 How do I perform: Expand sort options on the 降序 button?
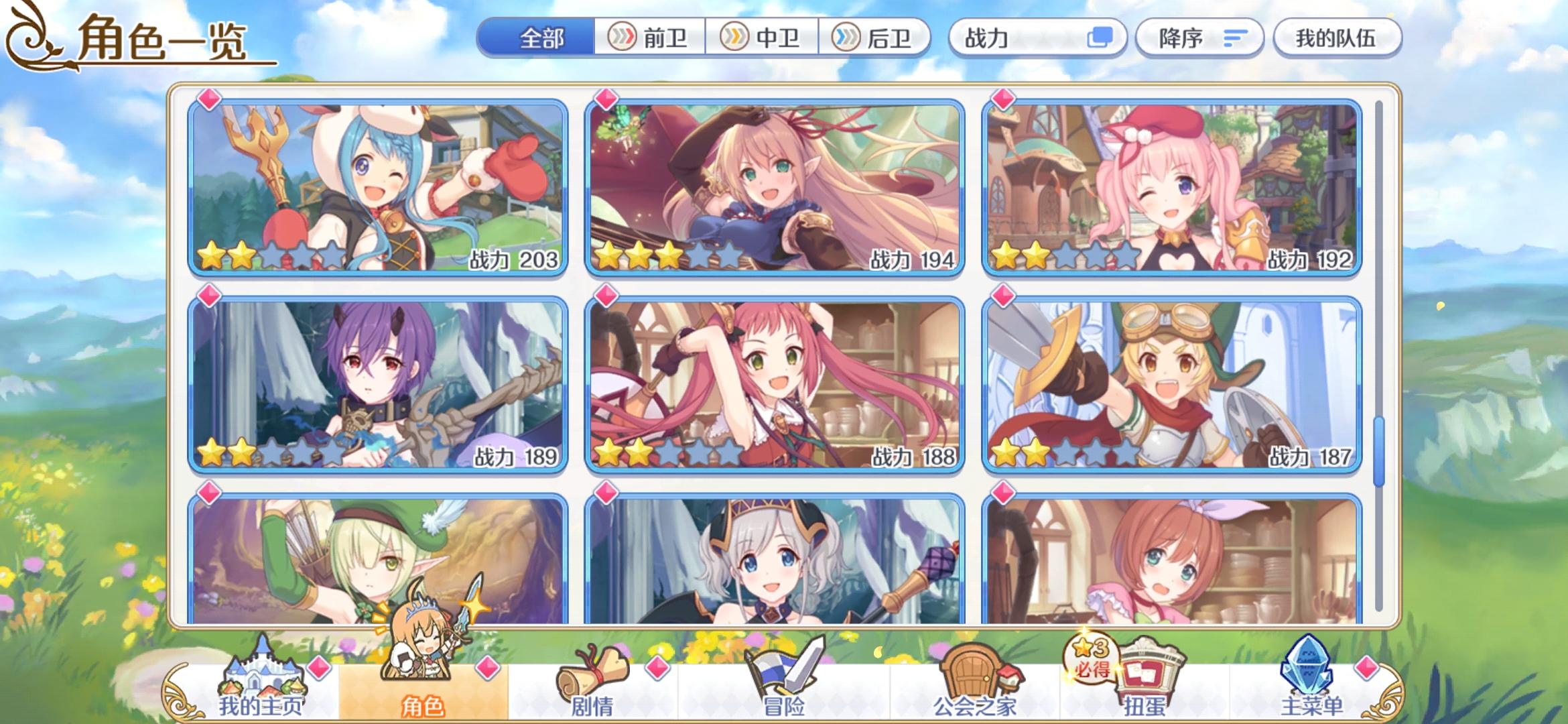click(1235, 38)
